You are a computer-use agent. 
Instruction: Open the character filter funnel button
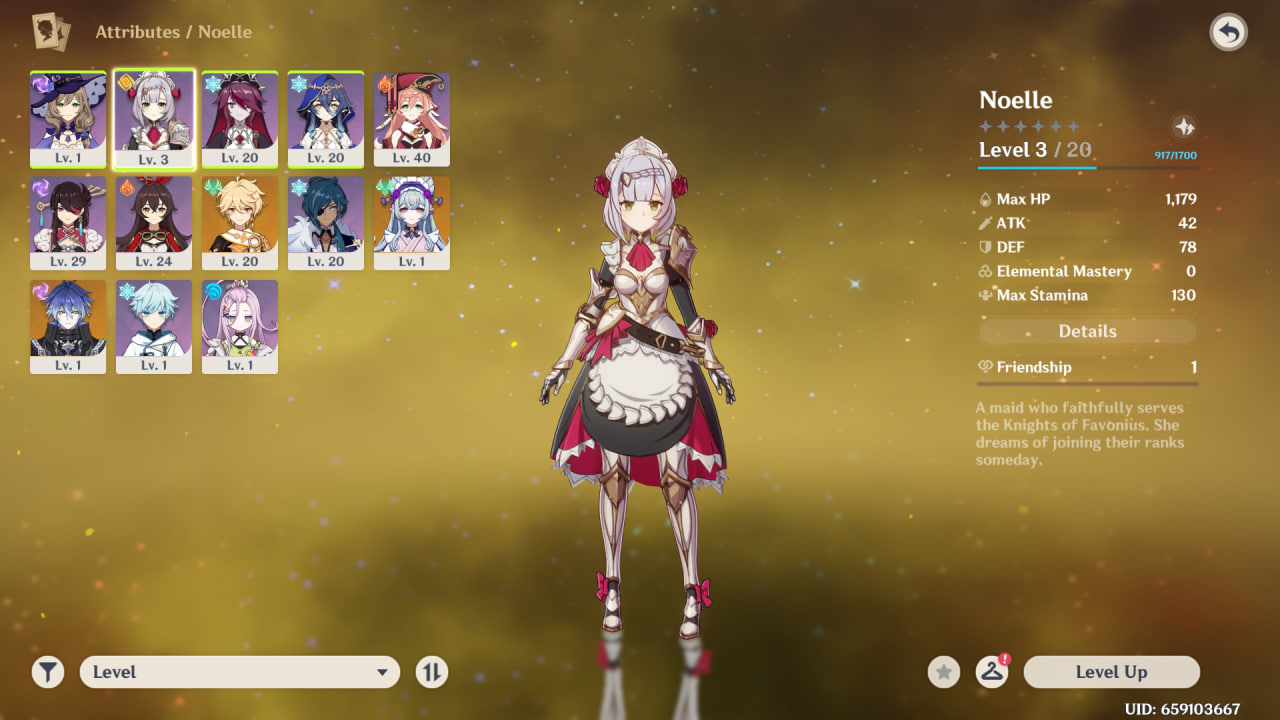click(48, 672)
